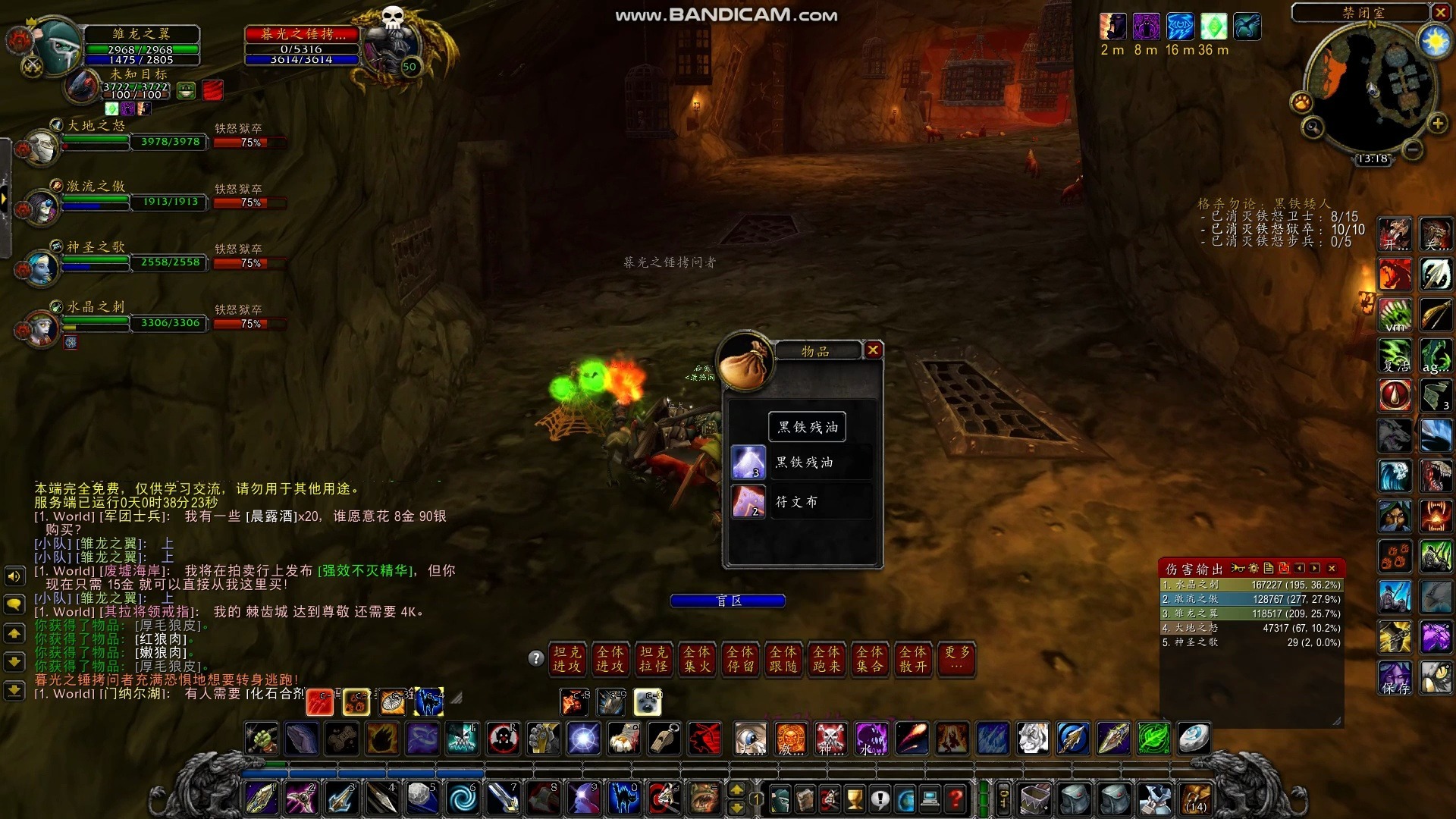Open the keyring
The image size is (1456, 819).
1003,799
